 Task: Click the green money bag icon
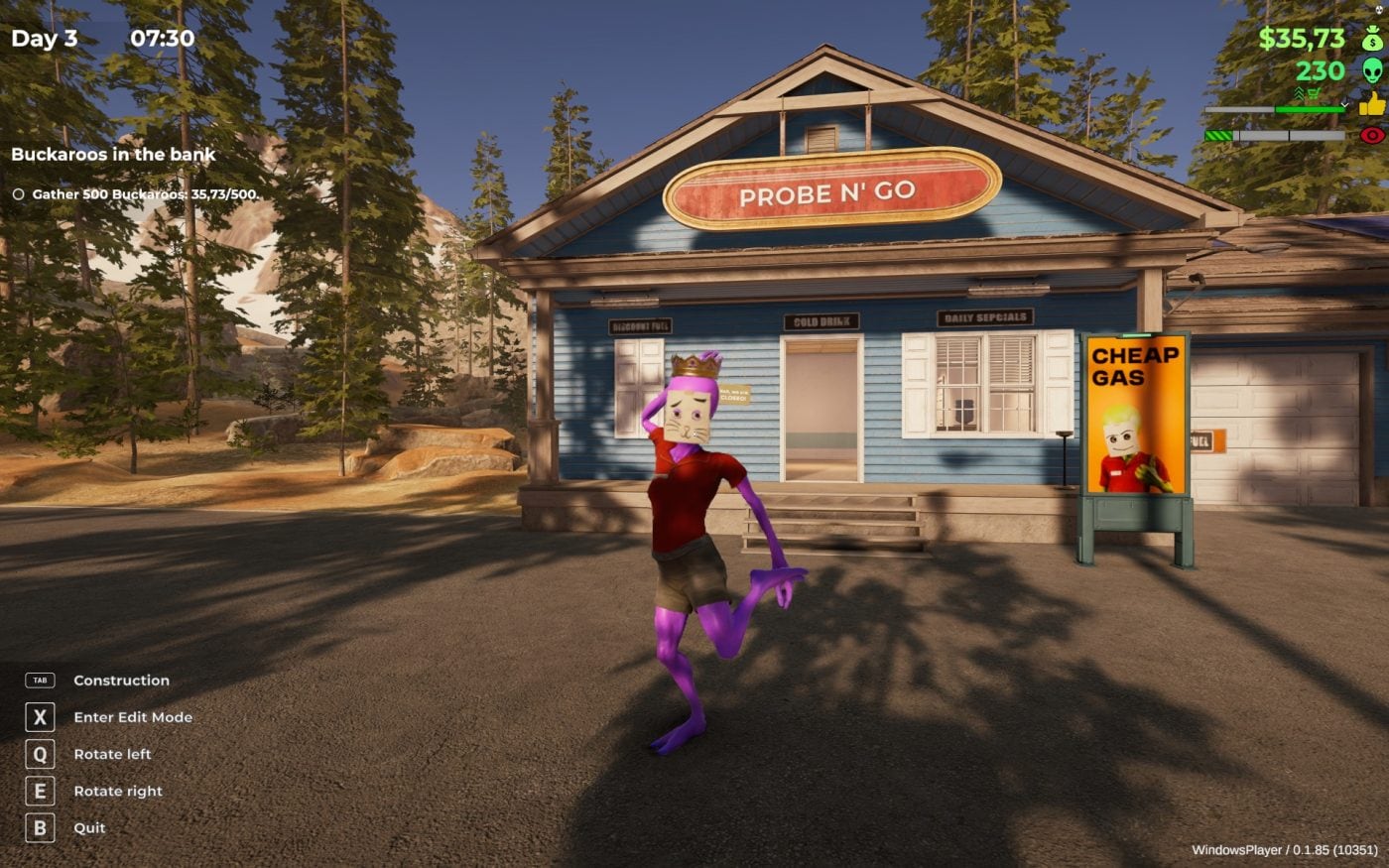[1372, 39]
